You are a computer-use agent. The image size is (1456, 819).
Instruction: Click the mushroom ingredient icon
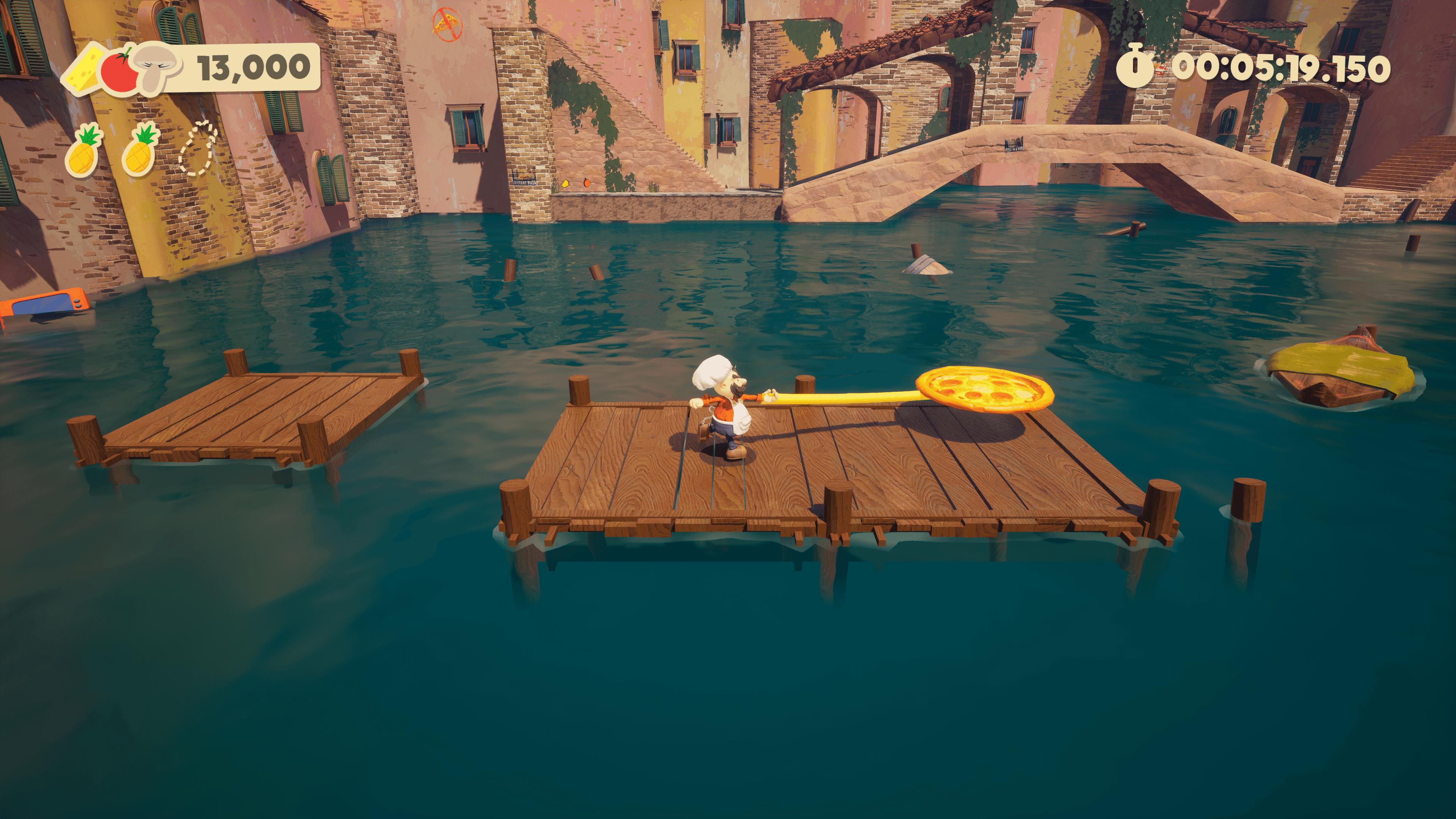tap(157, 67)
